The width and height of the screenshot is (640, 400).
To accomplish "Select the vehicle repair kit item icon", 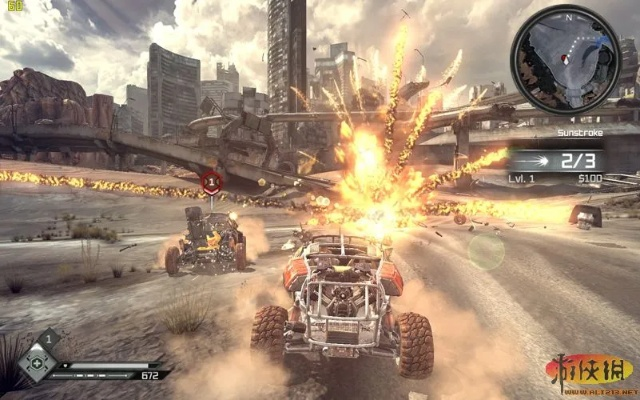I will 37,363.
